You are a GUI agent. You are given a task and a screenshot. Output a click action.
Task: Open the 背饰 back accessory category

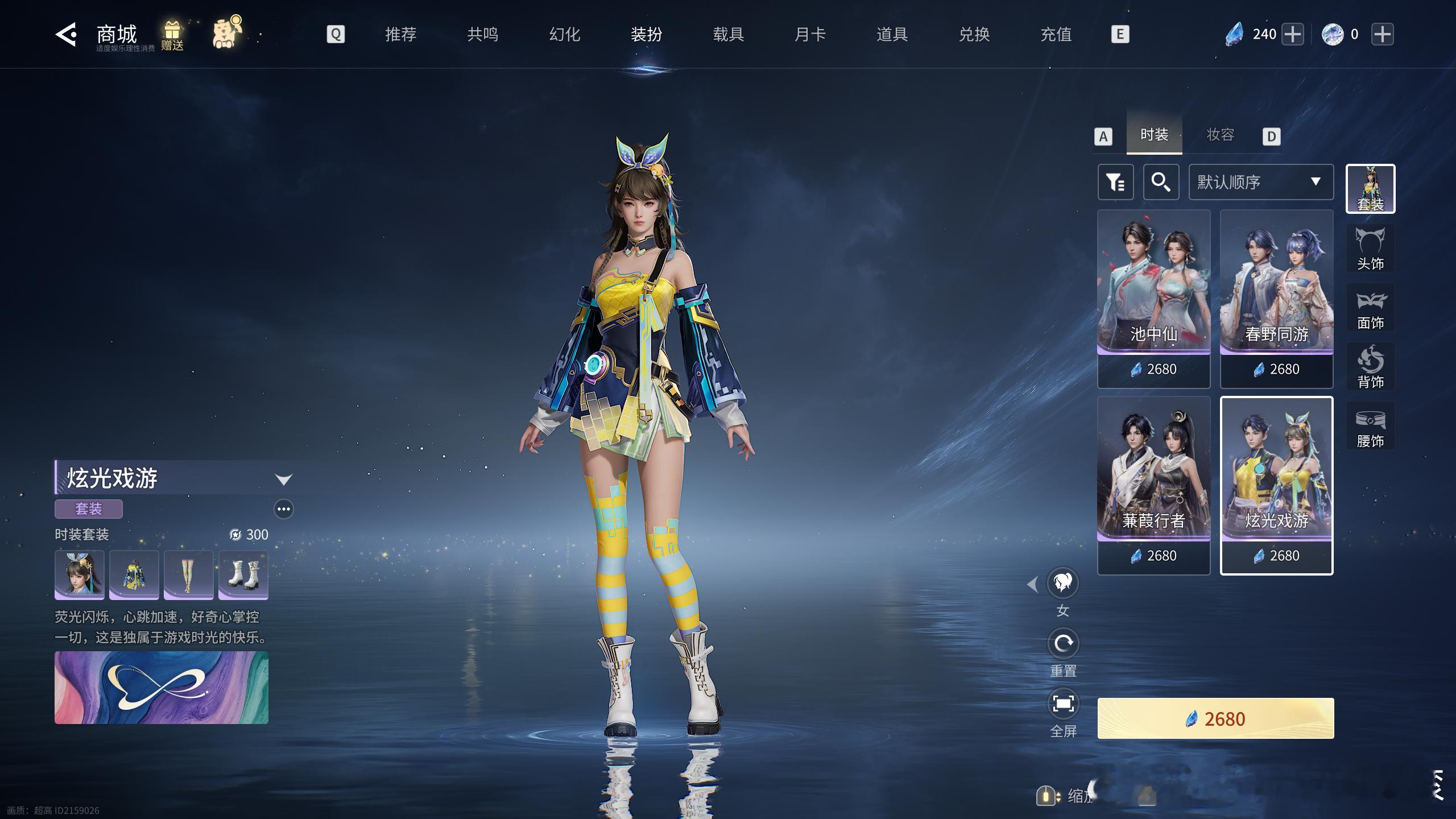pos(1370,367)
